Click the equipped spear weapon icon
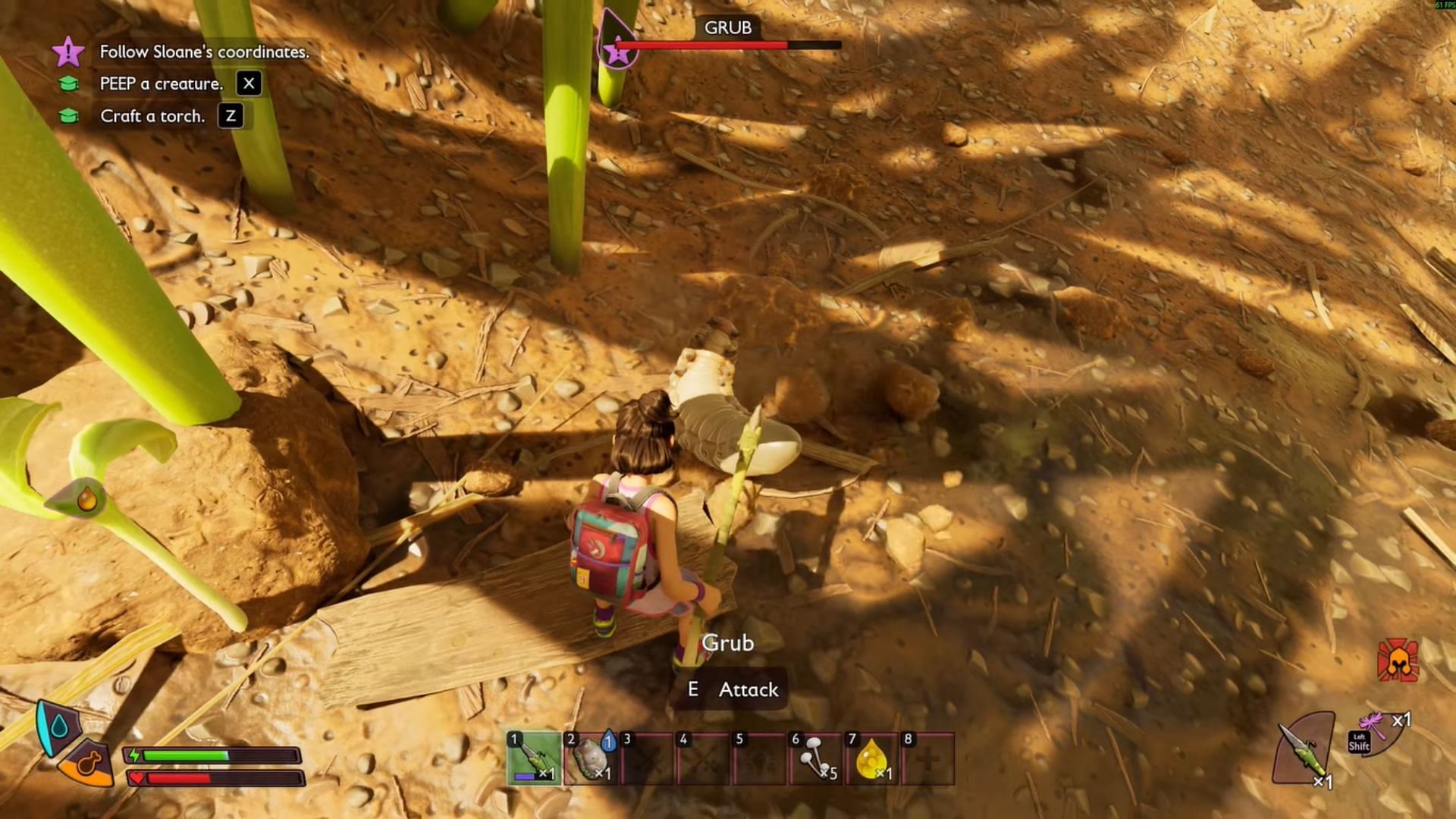This screenshot has height=819, width=1456. (x=1303, y=749)
